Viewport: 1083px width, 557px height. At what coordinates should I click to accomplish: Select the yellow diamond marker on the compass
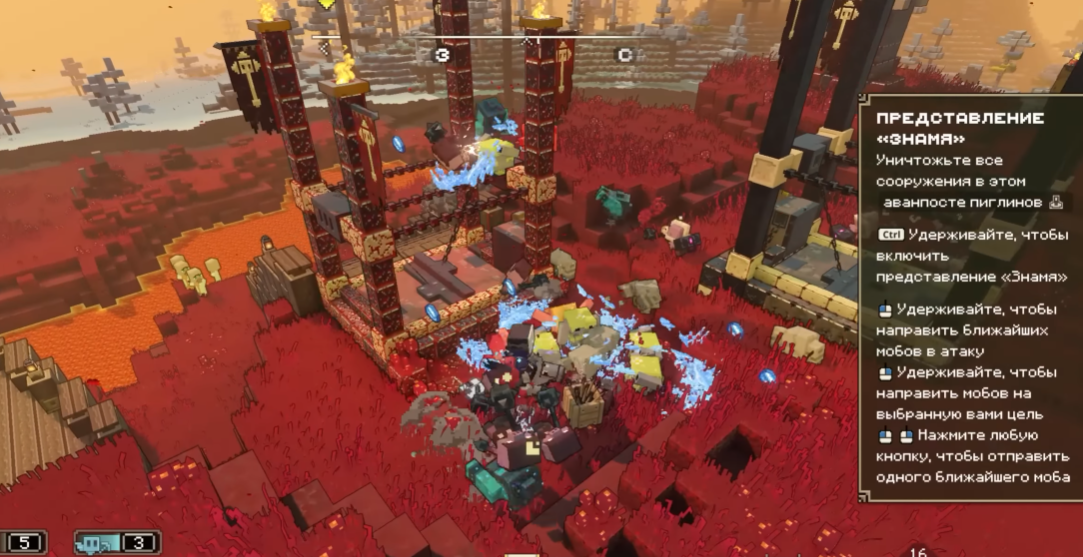[326, 4]
